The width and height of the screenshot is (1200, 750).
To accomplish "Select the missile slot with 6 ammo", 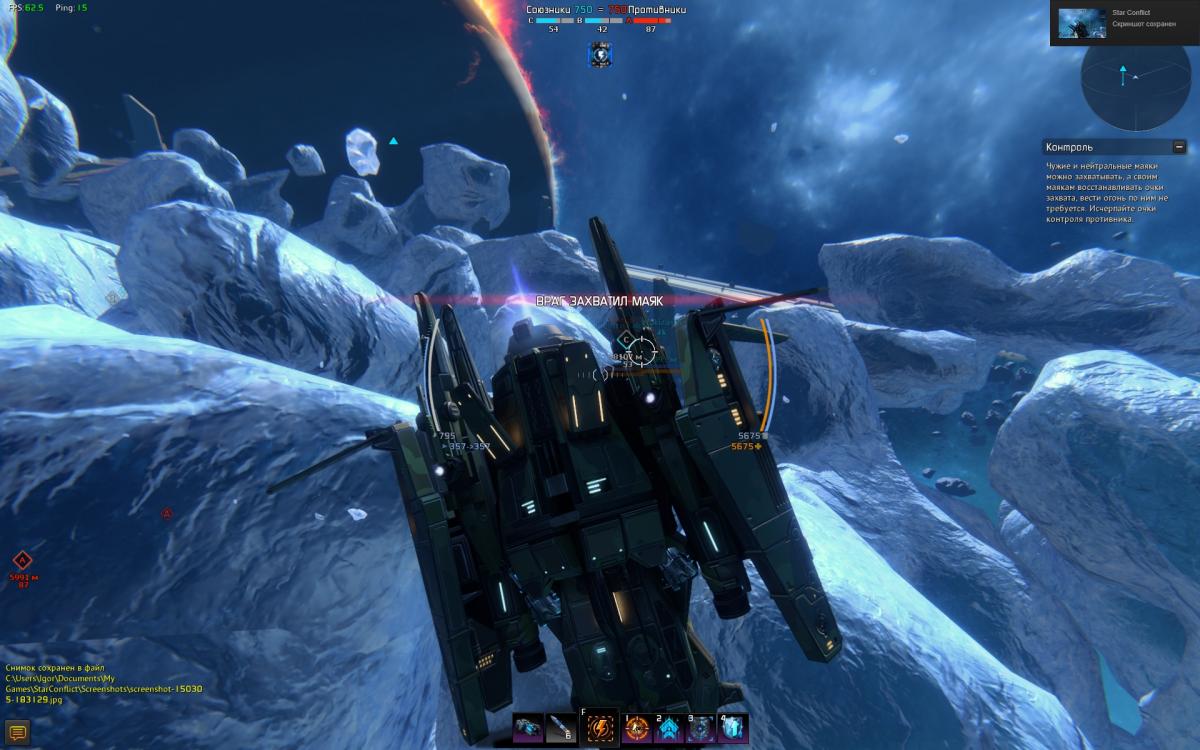I will [562, 728].
